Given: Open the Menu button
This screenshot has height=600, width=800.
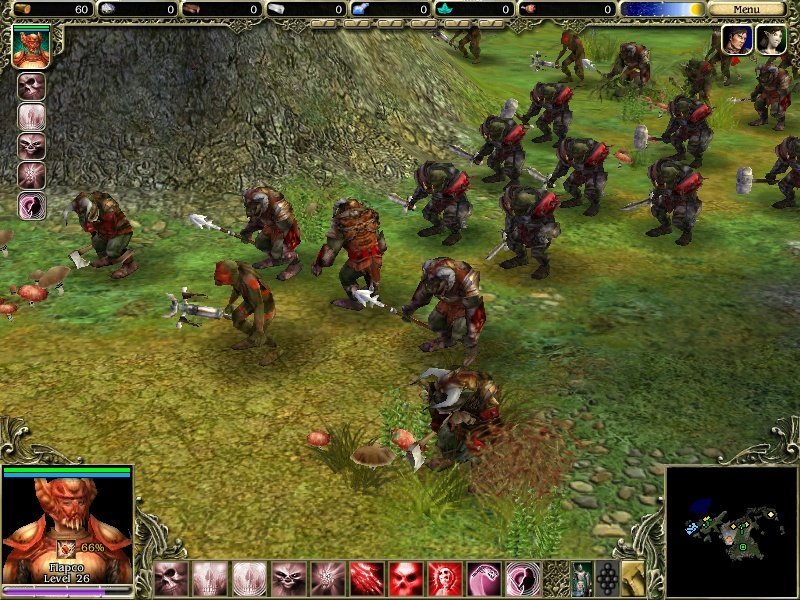Looking at the screenshot, I should pyautogui.click(x=746, y=9).
